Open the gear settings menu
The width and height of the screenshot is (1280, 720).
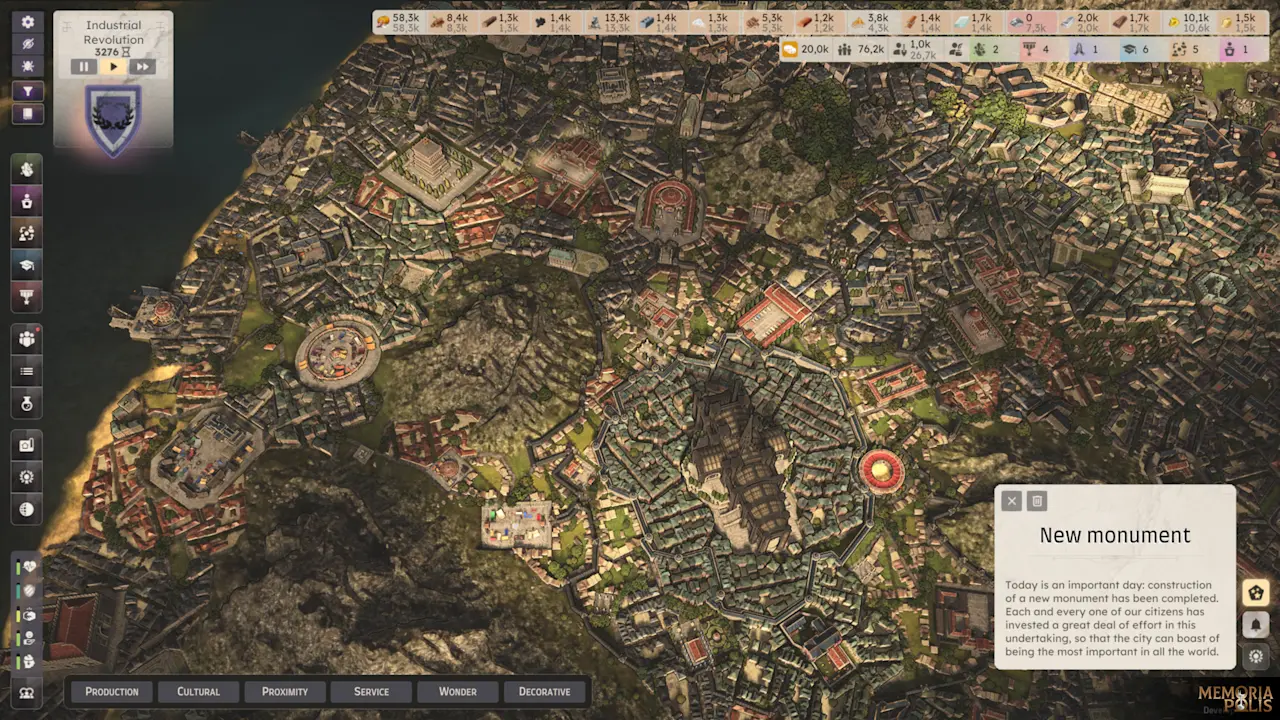[x=27, y=22]
